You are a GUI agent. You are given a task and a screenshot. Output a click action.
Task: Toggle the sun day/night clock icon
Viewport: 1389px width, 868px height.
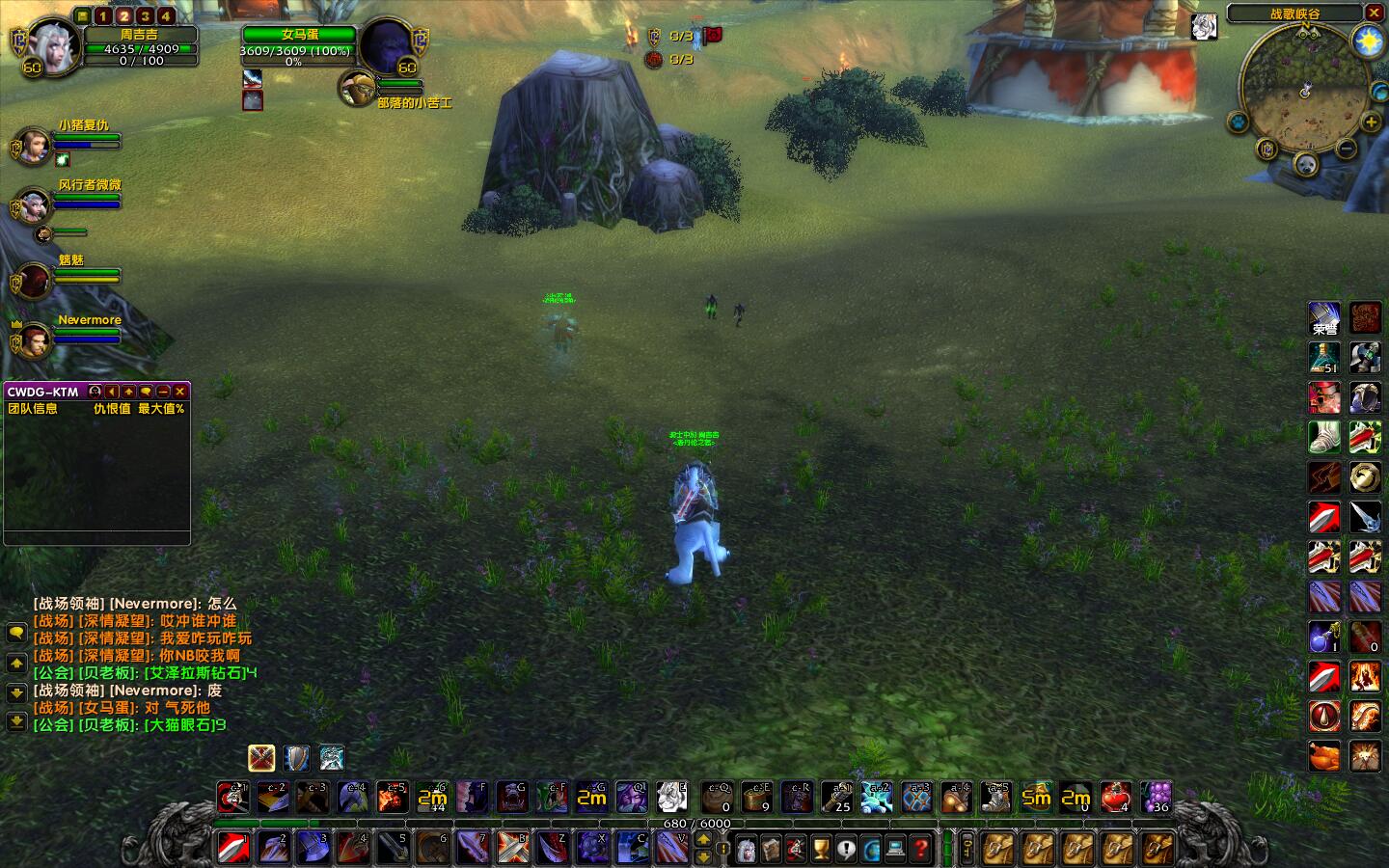(1368, 41)
